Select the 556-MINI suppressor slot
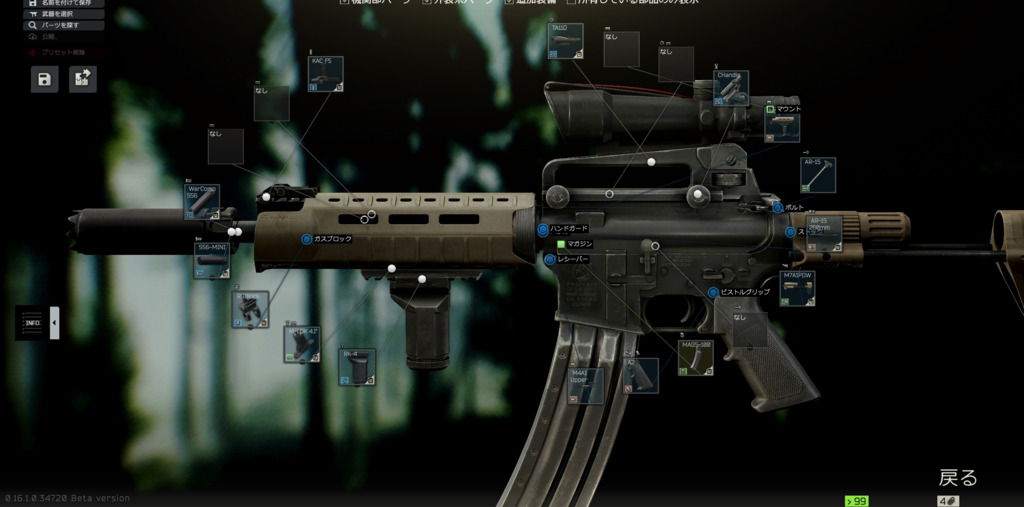The width and height of the screenshot is (1024, 507). pos(211,260)
